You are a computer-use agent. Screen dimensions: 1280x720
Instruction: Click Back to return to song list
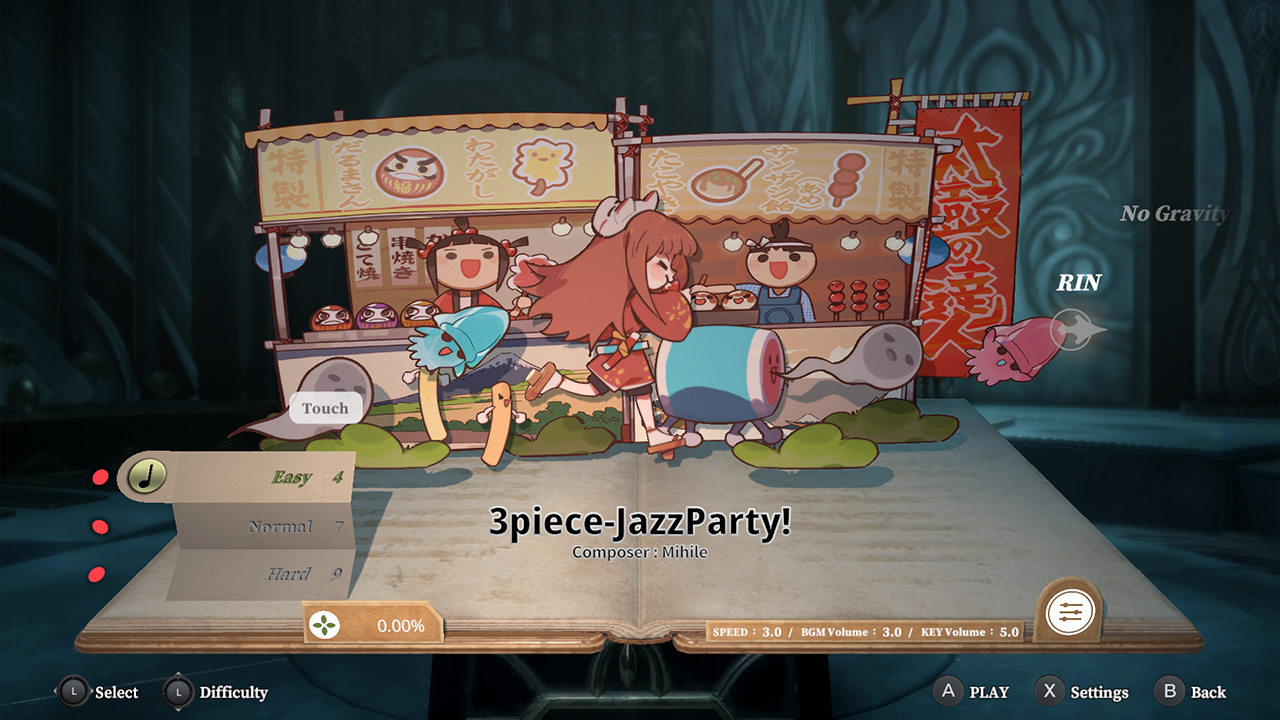click(x=1203, y=692)
